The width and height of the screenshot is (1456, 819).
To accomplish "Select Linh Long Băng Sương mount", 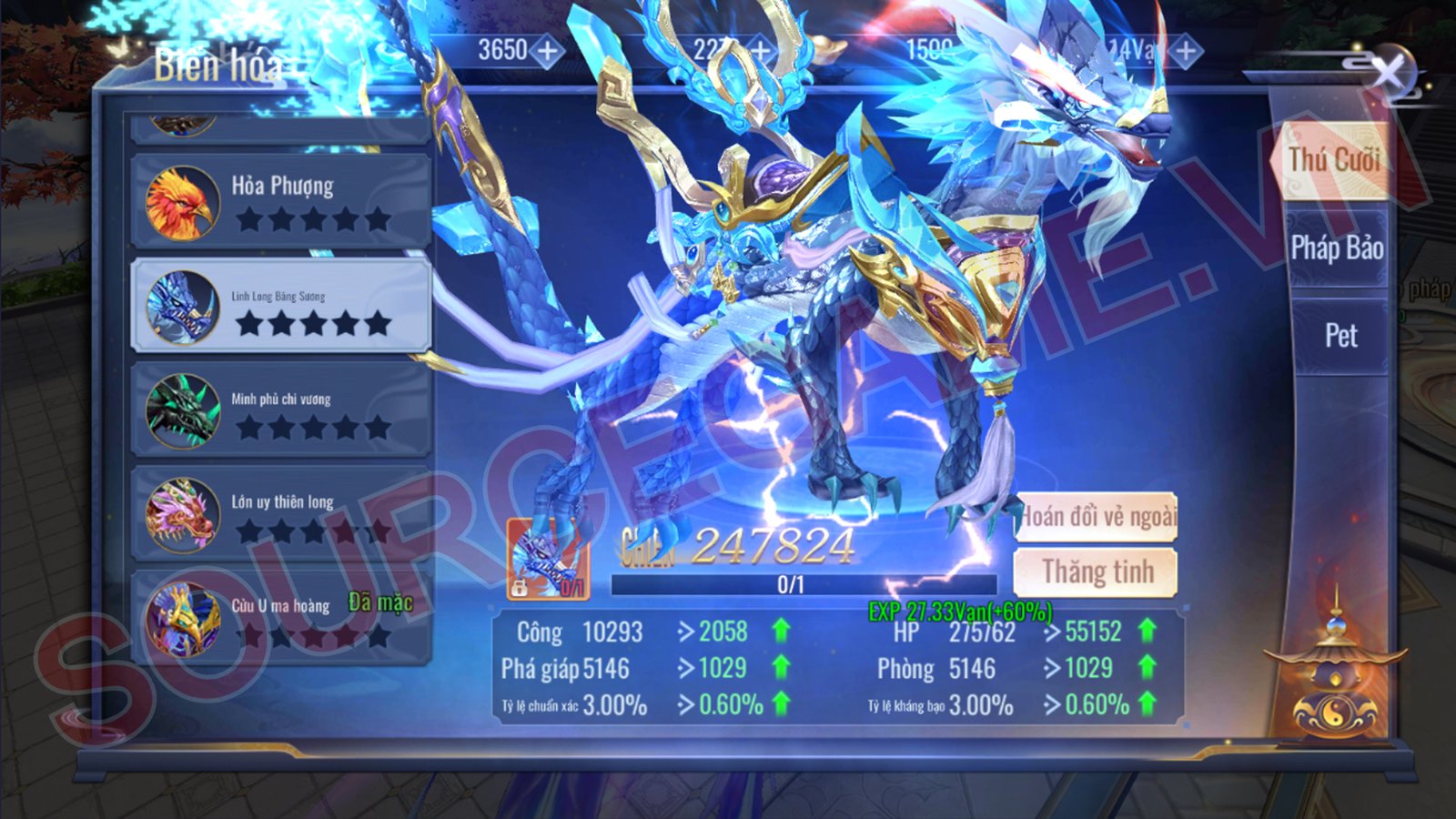I will coord(280,307).
